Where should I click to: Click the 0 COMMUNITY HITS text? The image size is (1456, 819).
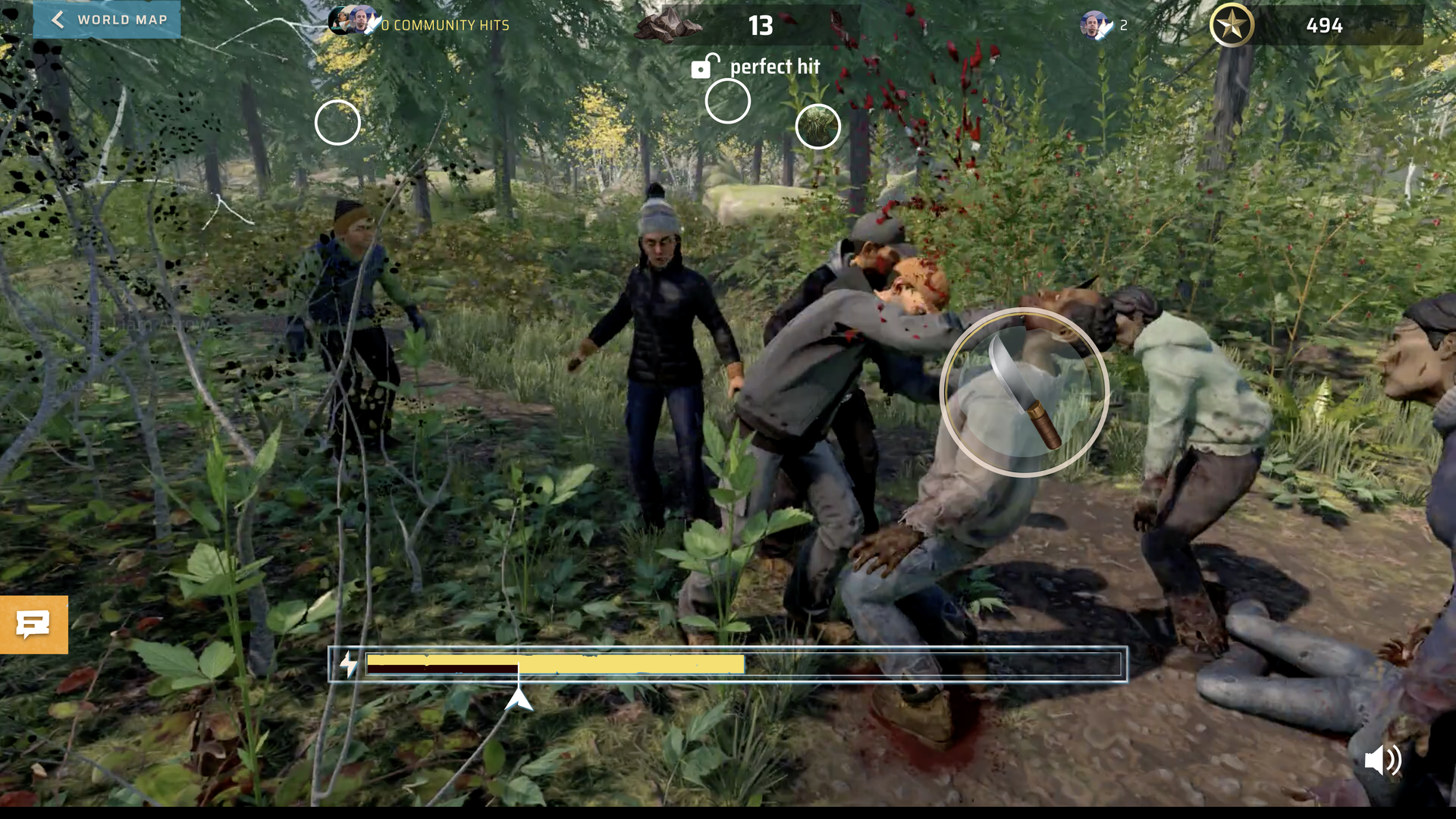(444, 25)
